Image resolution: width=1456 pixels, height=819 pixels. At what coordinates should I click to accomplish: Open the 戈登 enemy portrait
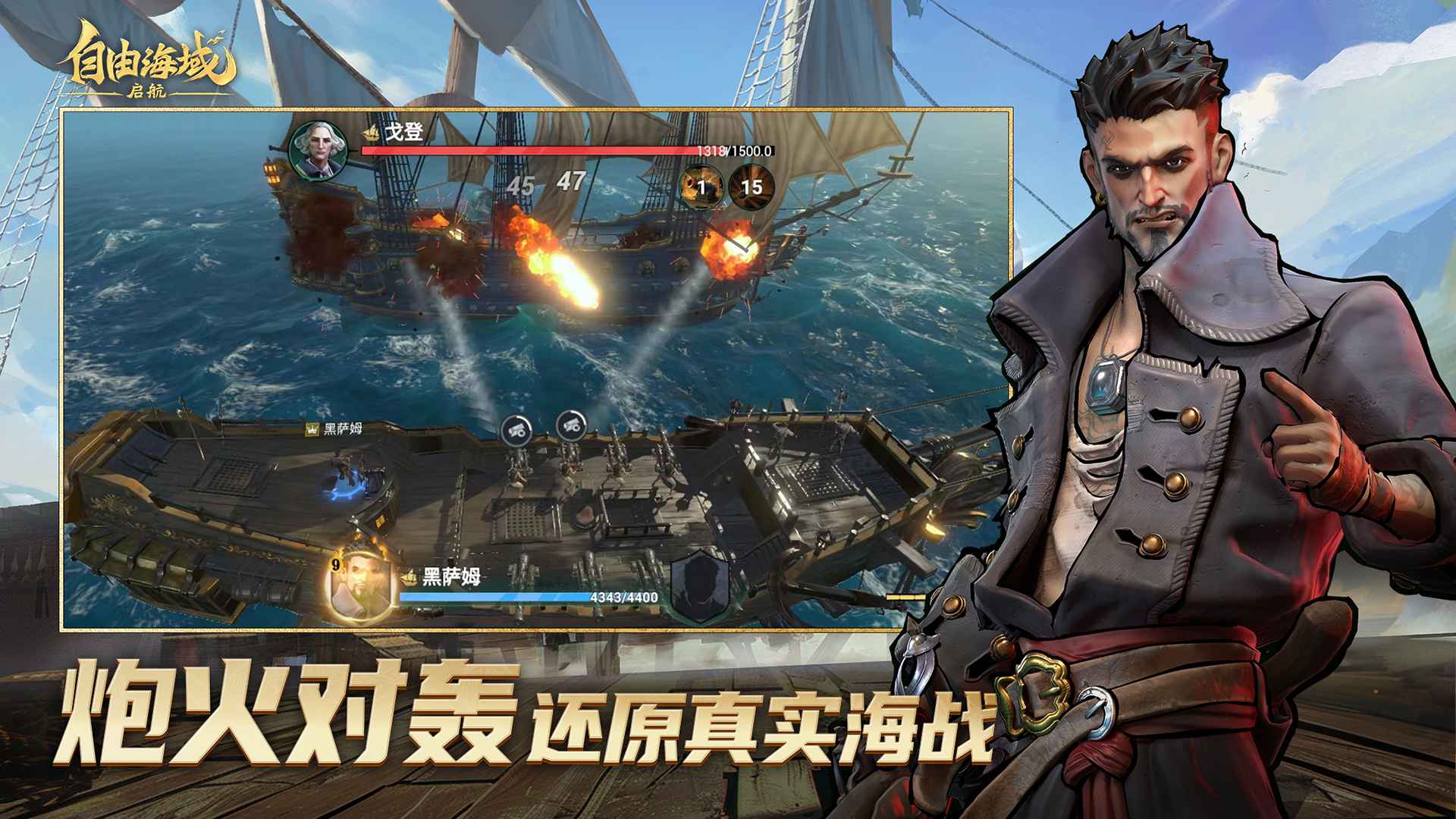pyautogui.click(x=318, y=151)
